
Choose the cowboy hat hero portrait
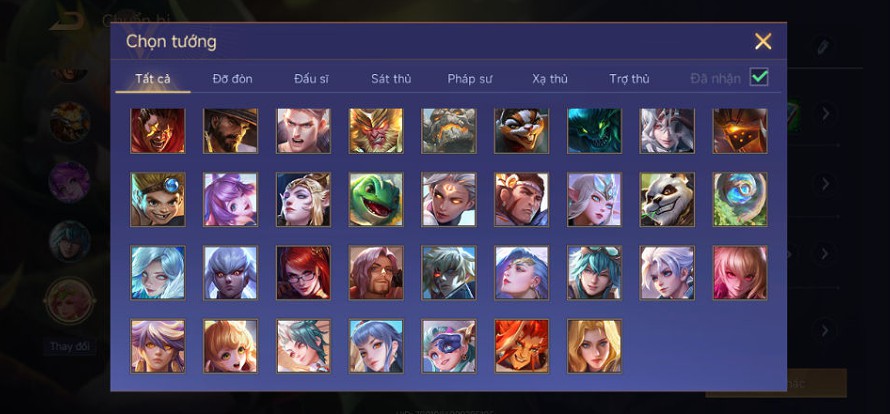click(231, 131)
